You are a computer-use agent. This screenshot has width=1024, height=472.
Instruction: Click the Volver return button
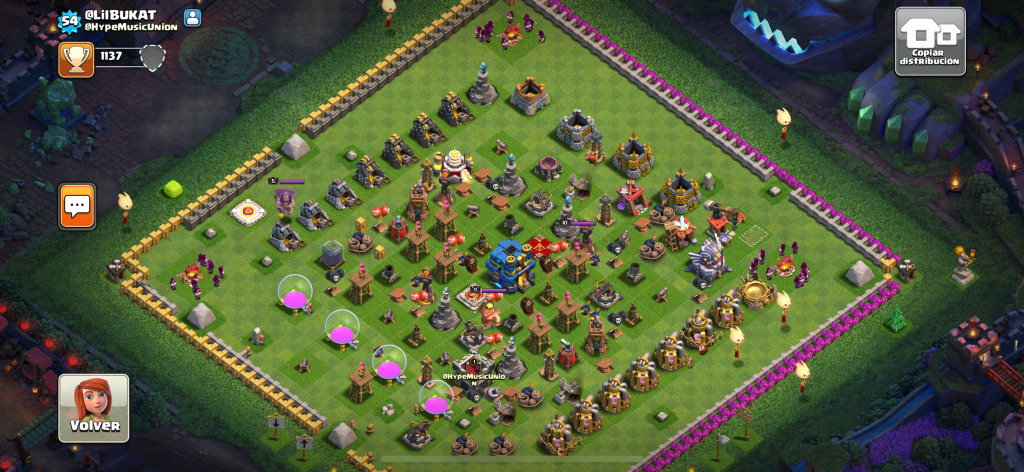pyautogui.click(x=93, y=408)
